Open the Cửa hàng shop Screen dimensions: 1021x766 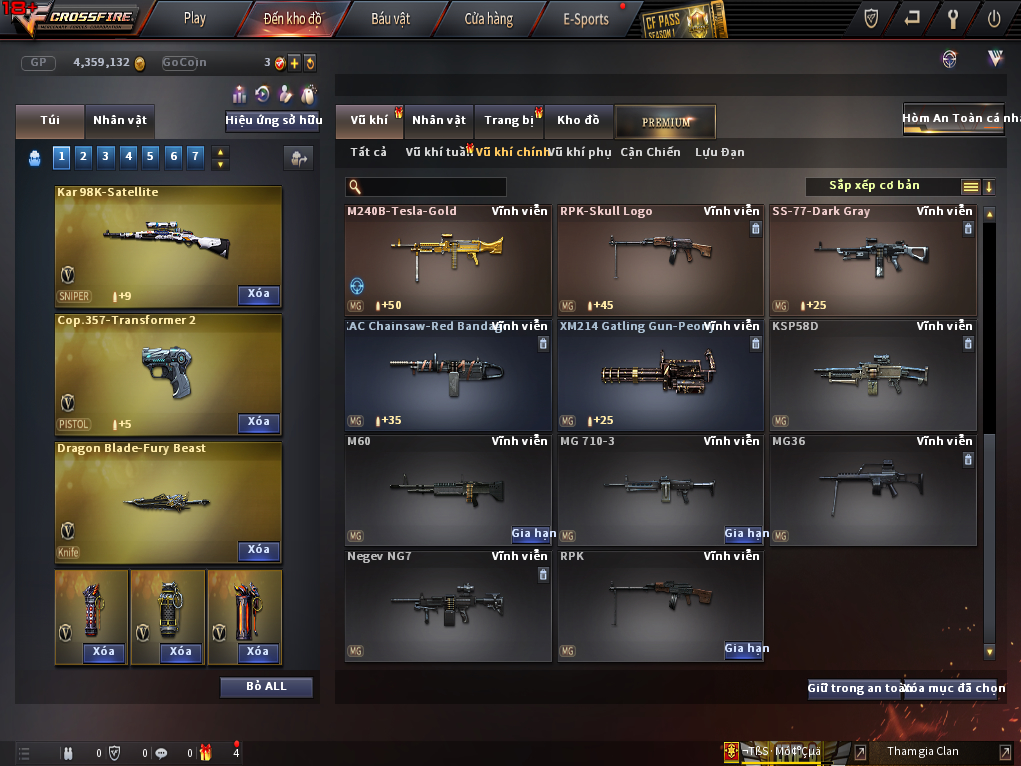[x=488, y=18]
